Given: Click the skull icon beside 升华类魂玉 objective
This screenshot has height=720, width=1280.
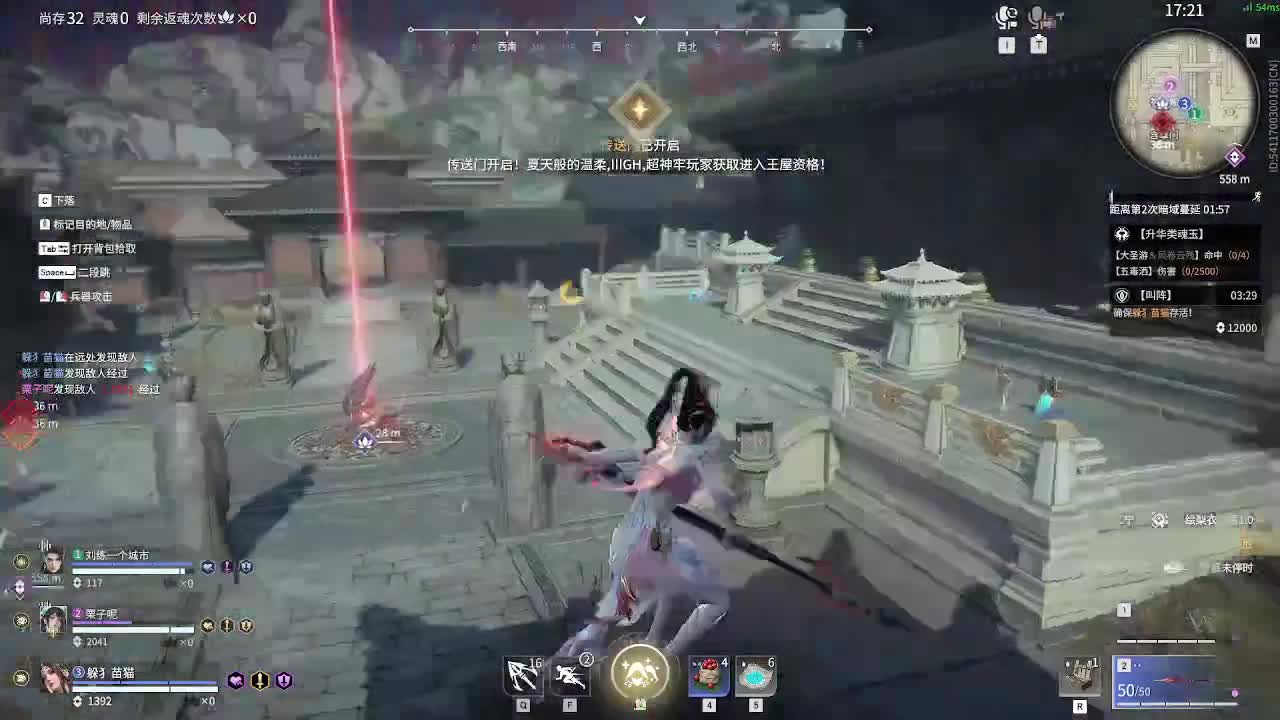Looking at the screenshot, I should (x=1124, y=234).
